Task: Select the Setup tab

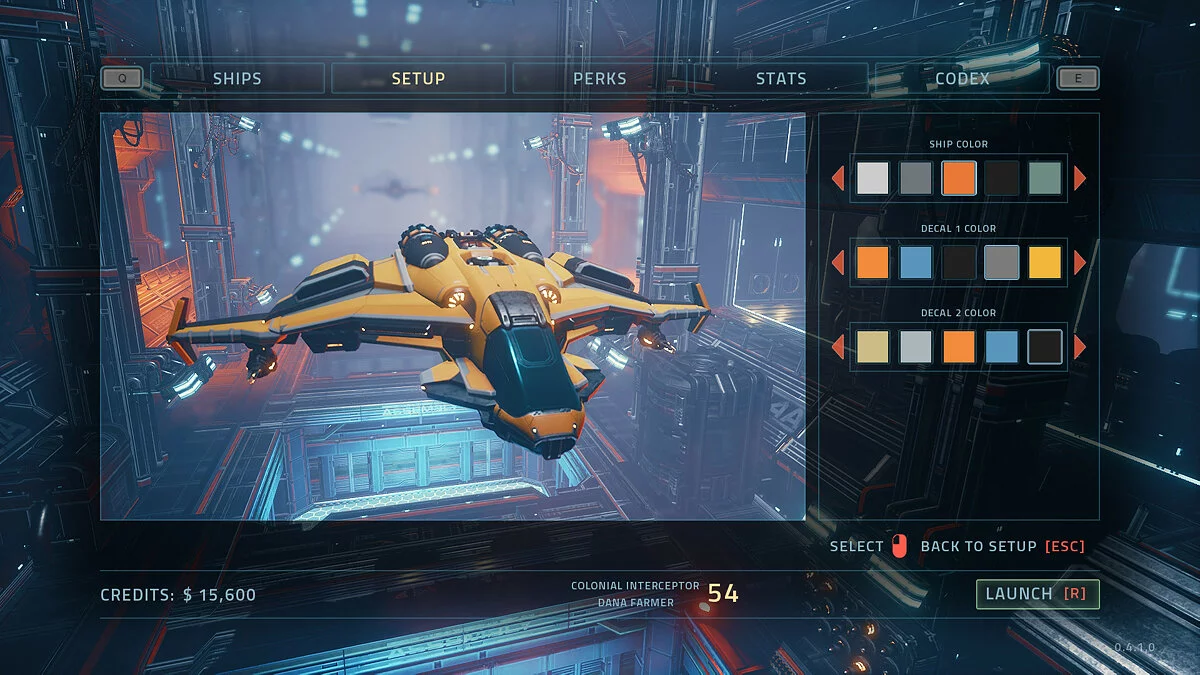Action: pos(418,78)
